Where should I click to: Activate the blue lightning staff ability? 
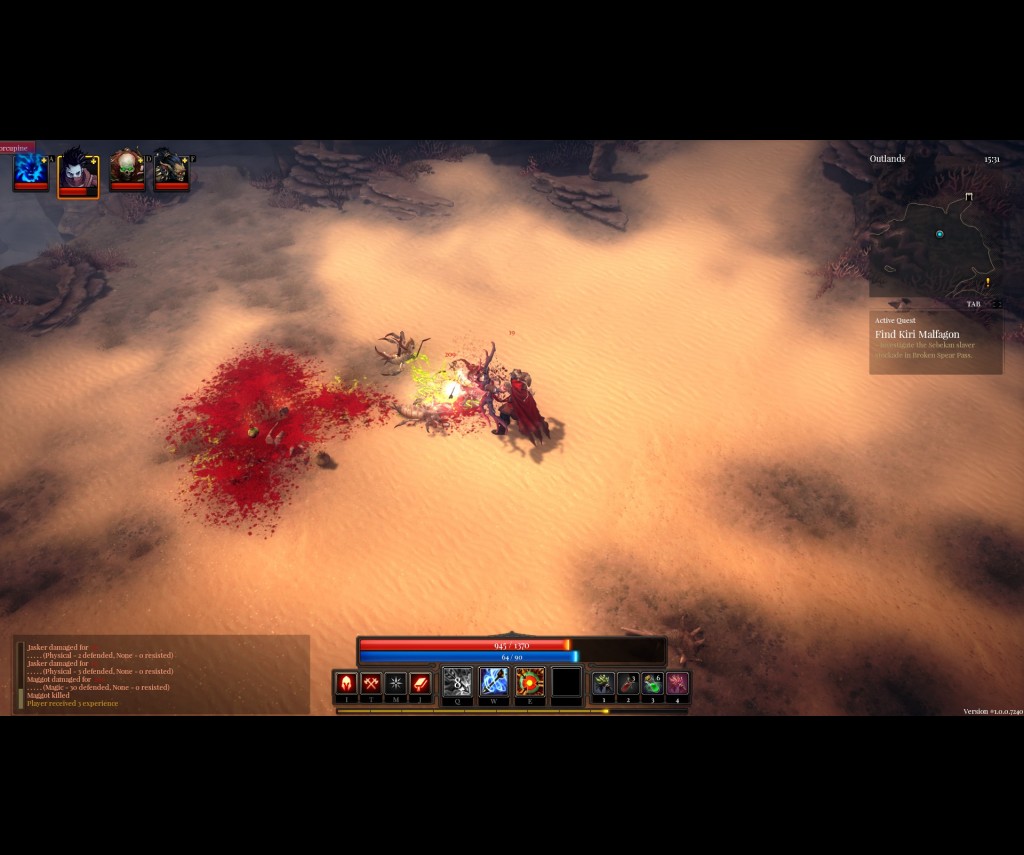click(x=494, y=682)
